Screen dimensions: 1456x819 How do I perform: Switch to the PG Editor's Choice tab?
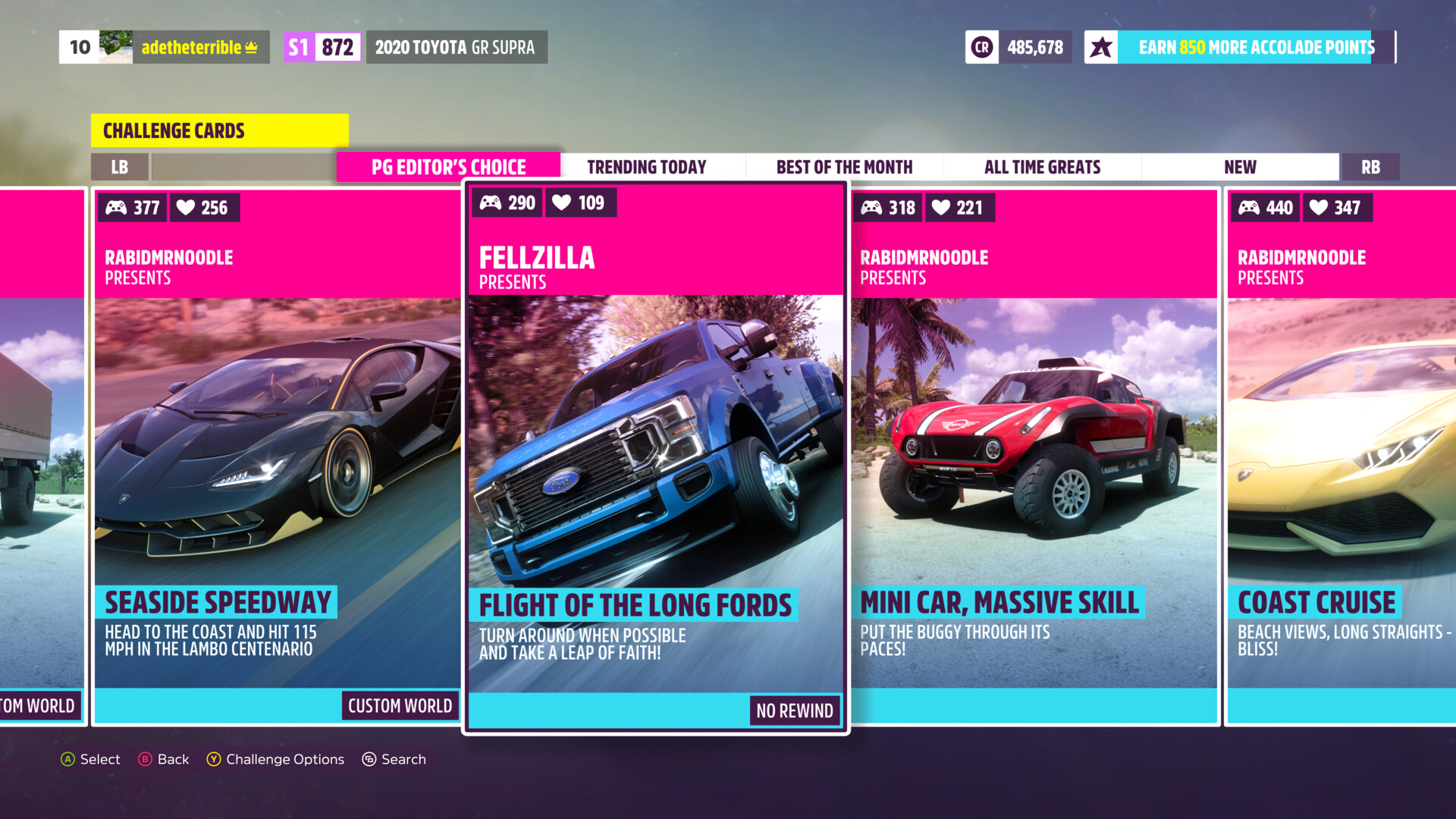pos(448,167)
